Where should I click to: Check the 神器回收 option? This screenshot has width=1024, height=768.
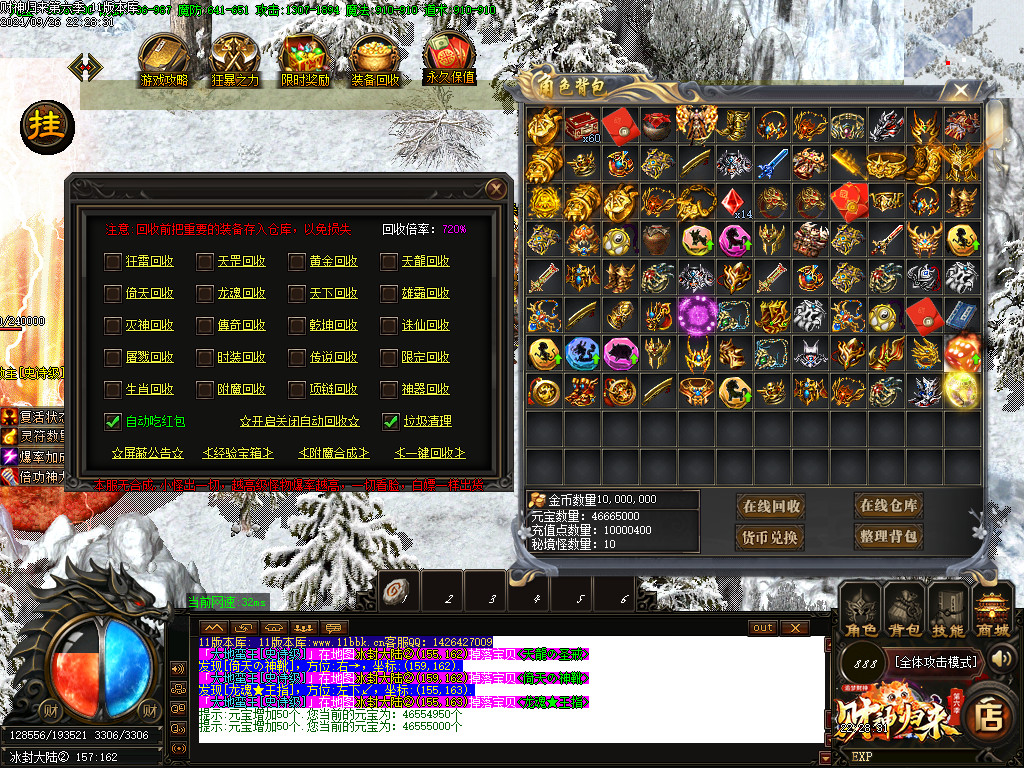pos(389,389)
